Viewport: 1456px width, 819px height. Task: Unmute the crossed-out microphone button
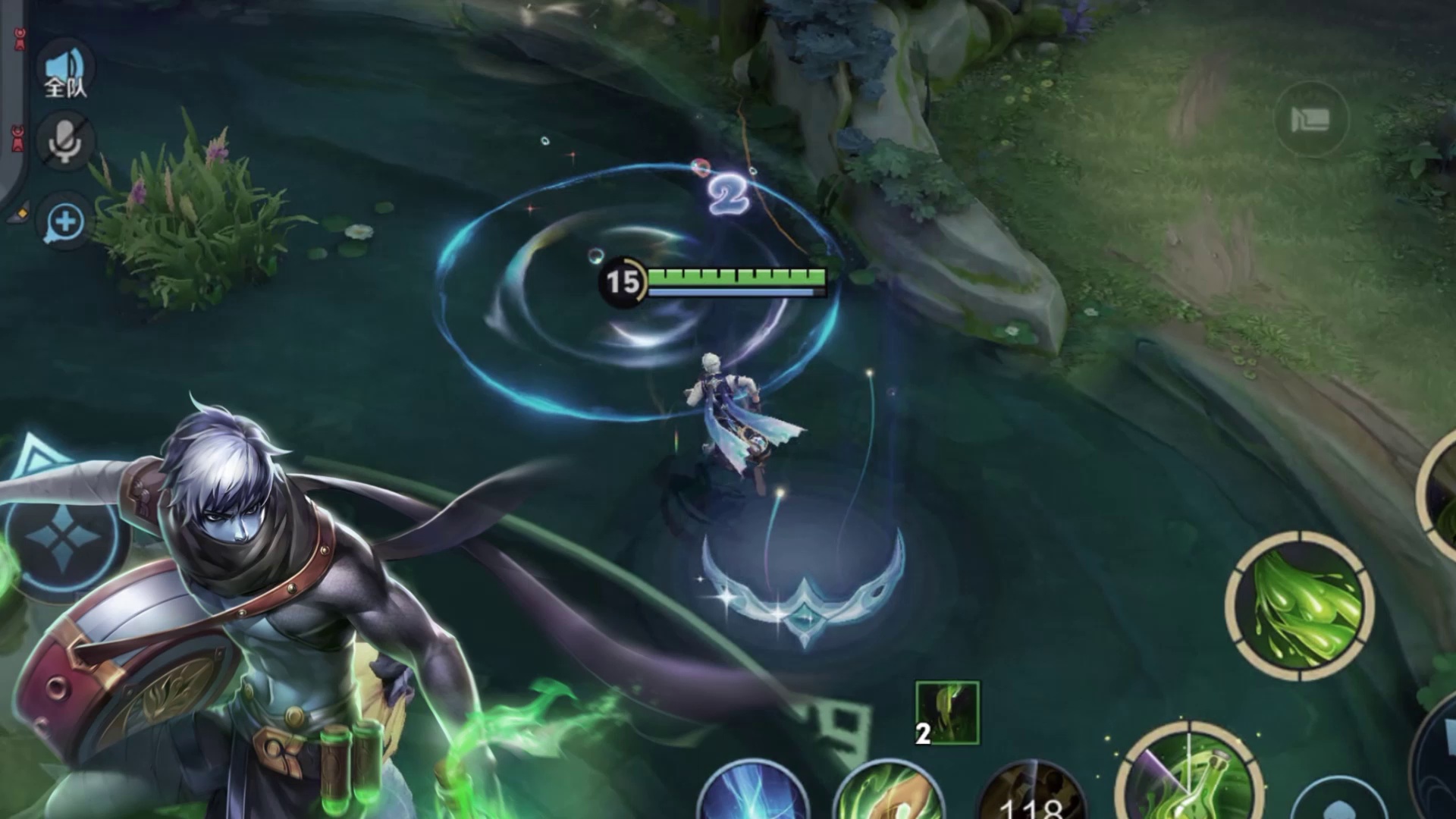[x=65, y=142]
